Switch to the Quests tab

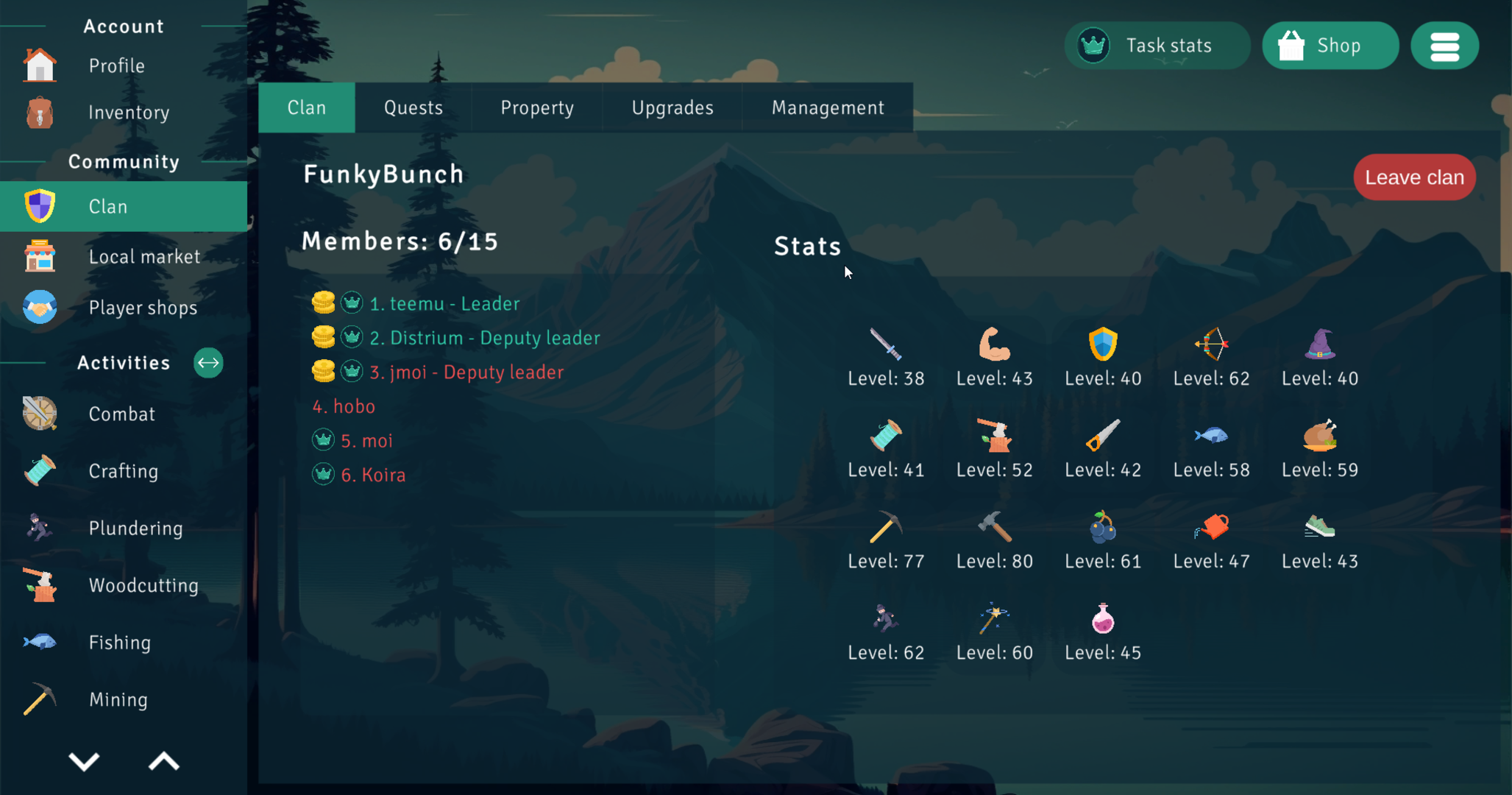(x=413, y=107)
